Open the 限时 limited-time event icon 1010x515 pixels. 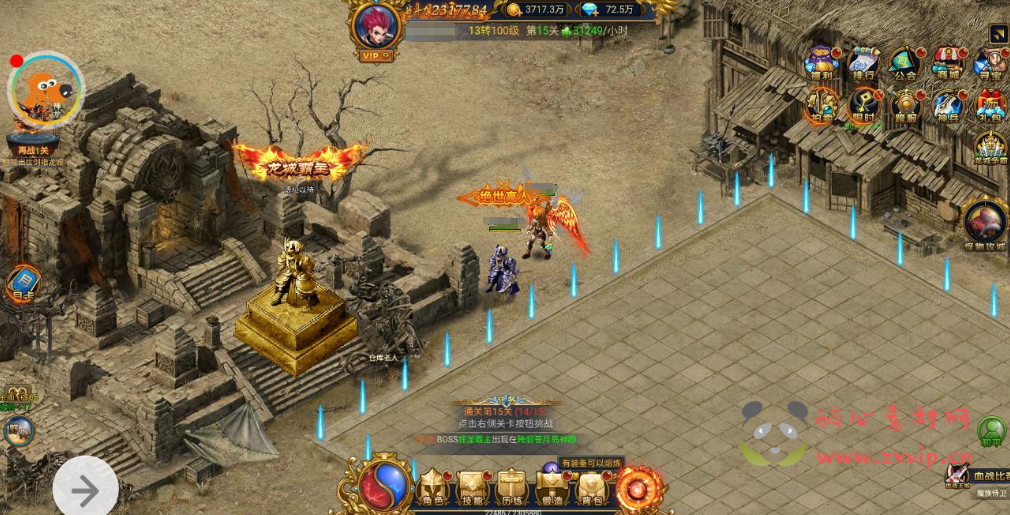(863, 105)
